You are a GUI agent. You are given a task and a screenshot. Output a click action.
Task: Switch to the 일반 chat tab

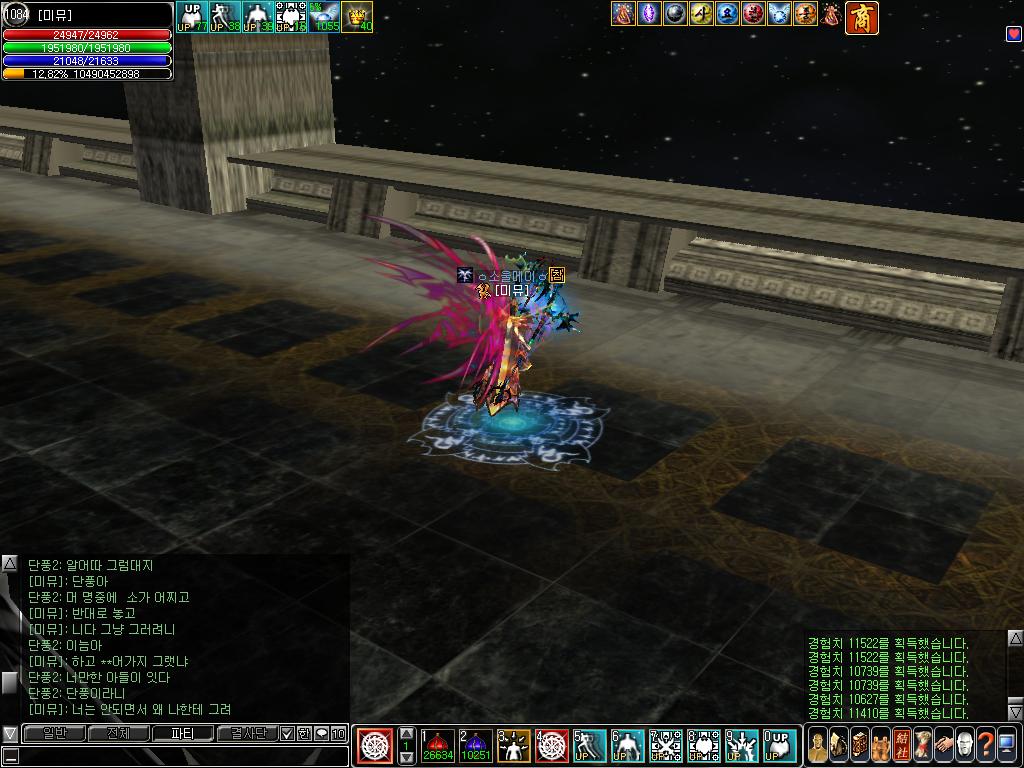pyautogui.click(x=54, y=733)
